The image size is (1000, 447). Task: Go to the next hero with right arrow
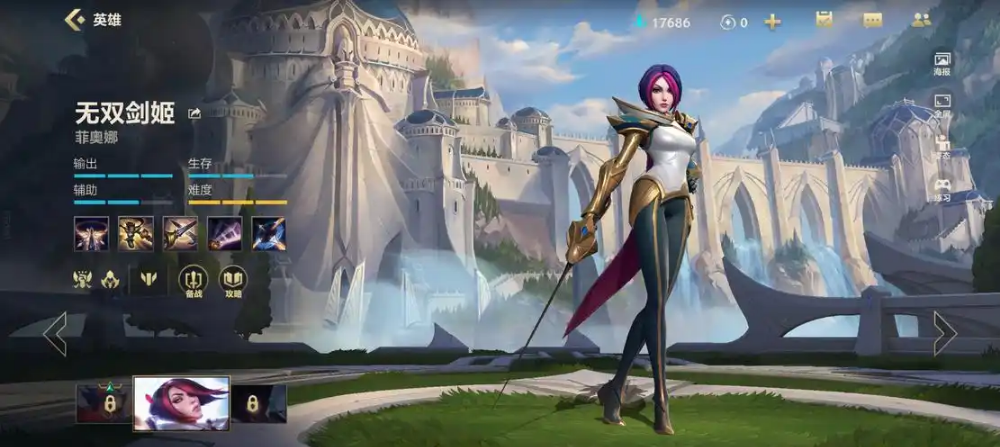pos(944,333)
